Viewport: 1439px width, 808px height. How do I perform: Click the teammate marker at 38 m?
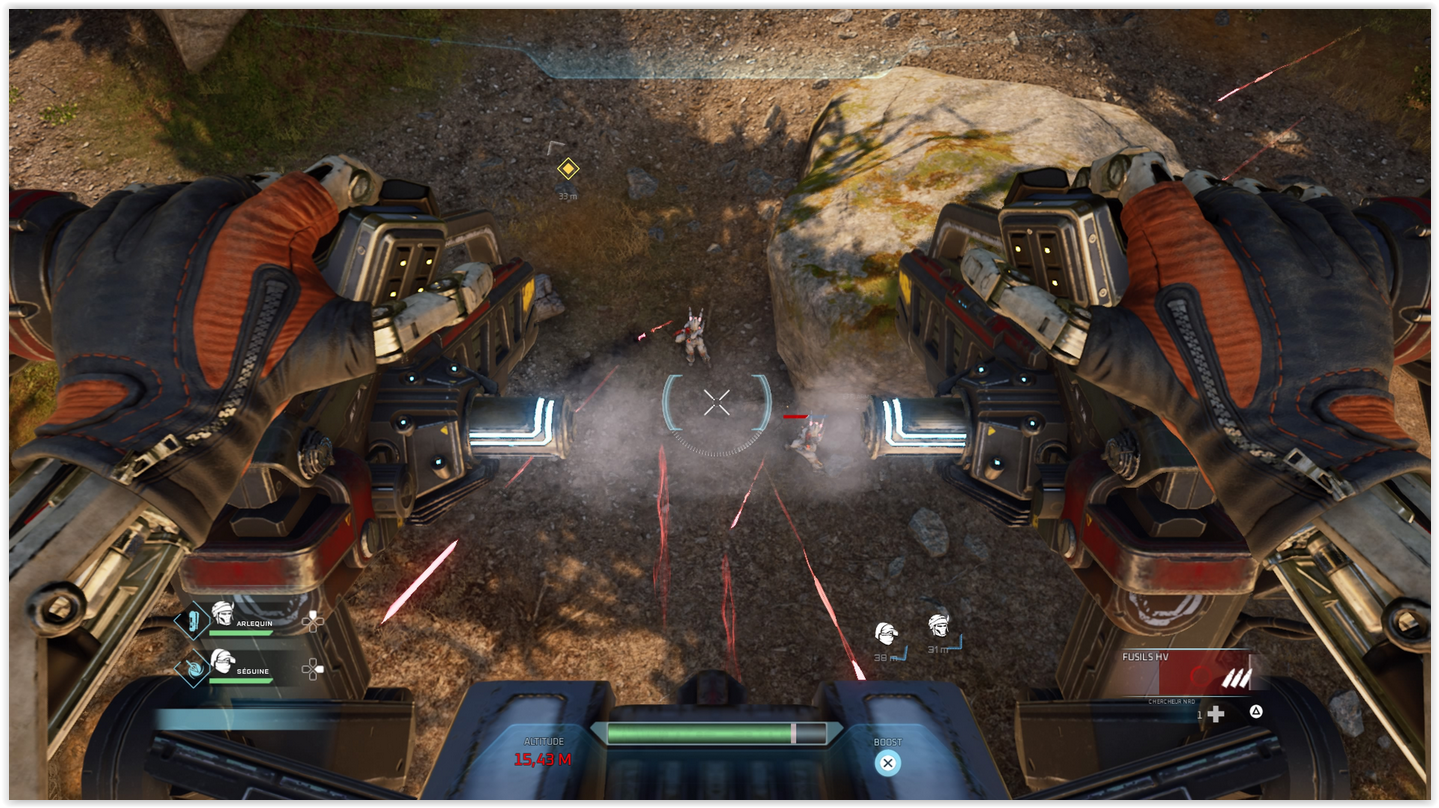click(885, 634)
